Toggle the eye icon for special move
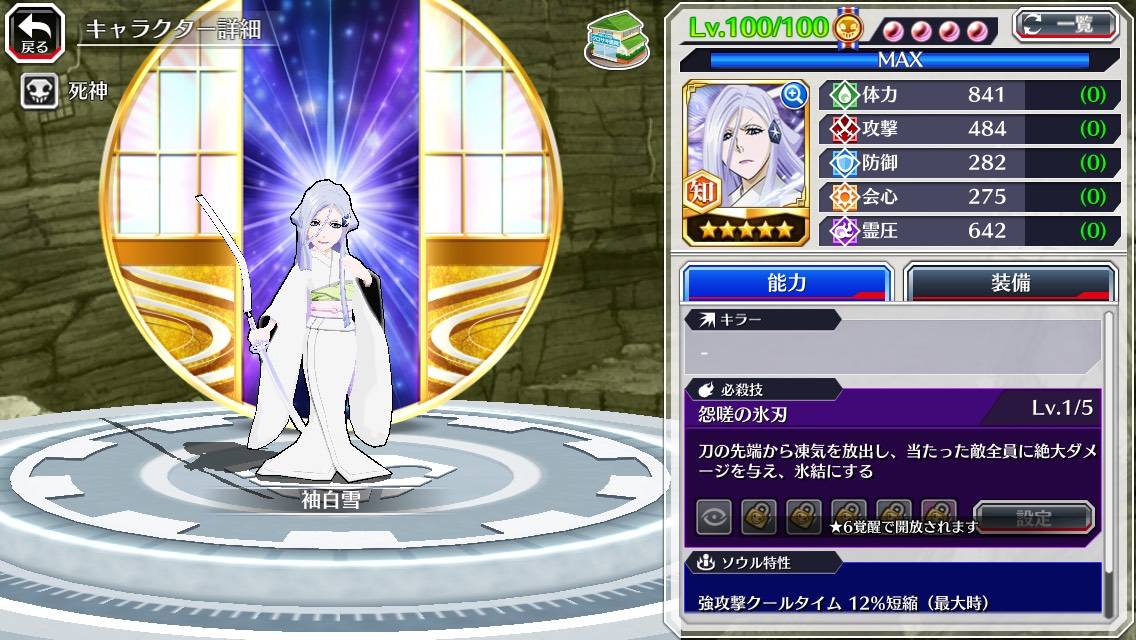The height and width of the screenshot is (640, 1136). tap(714, 517)
